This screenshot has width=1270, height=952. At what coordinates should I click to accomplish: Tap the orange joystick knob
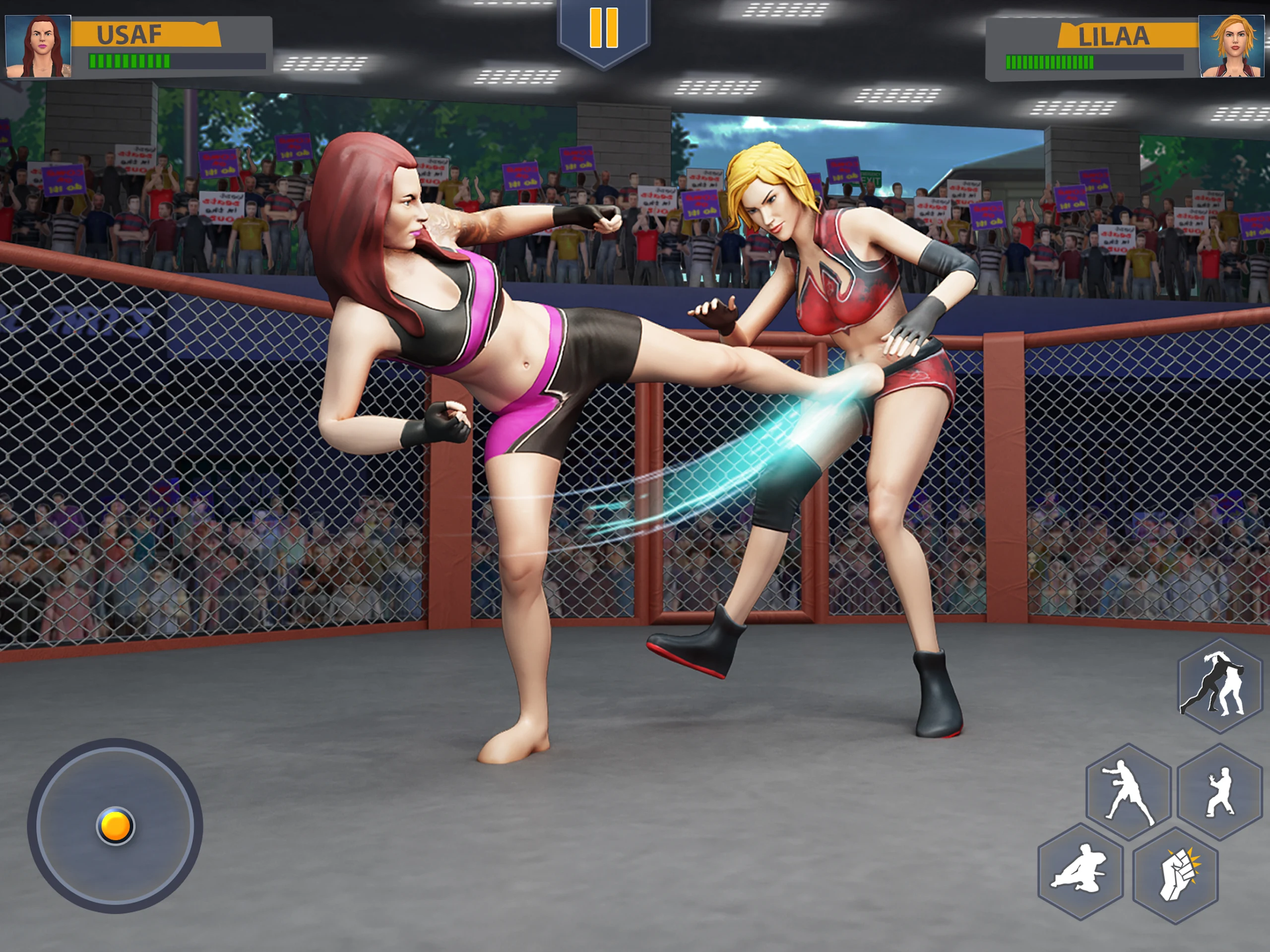point(115,825)
